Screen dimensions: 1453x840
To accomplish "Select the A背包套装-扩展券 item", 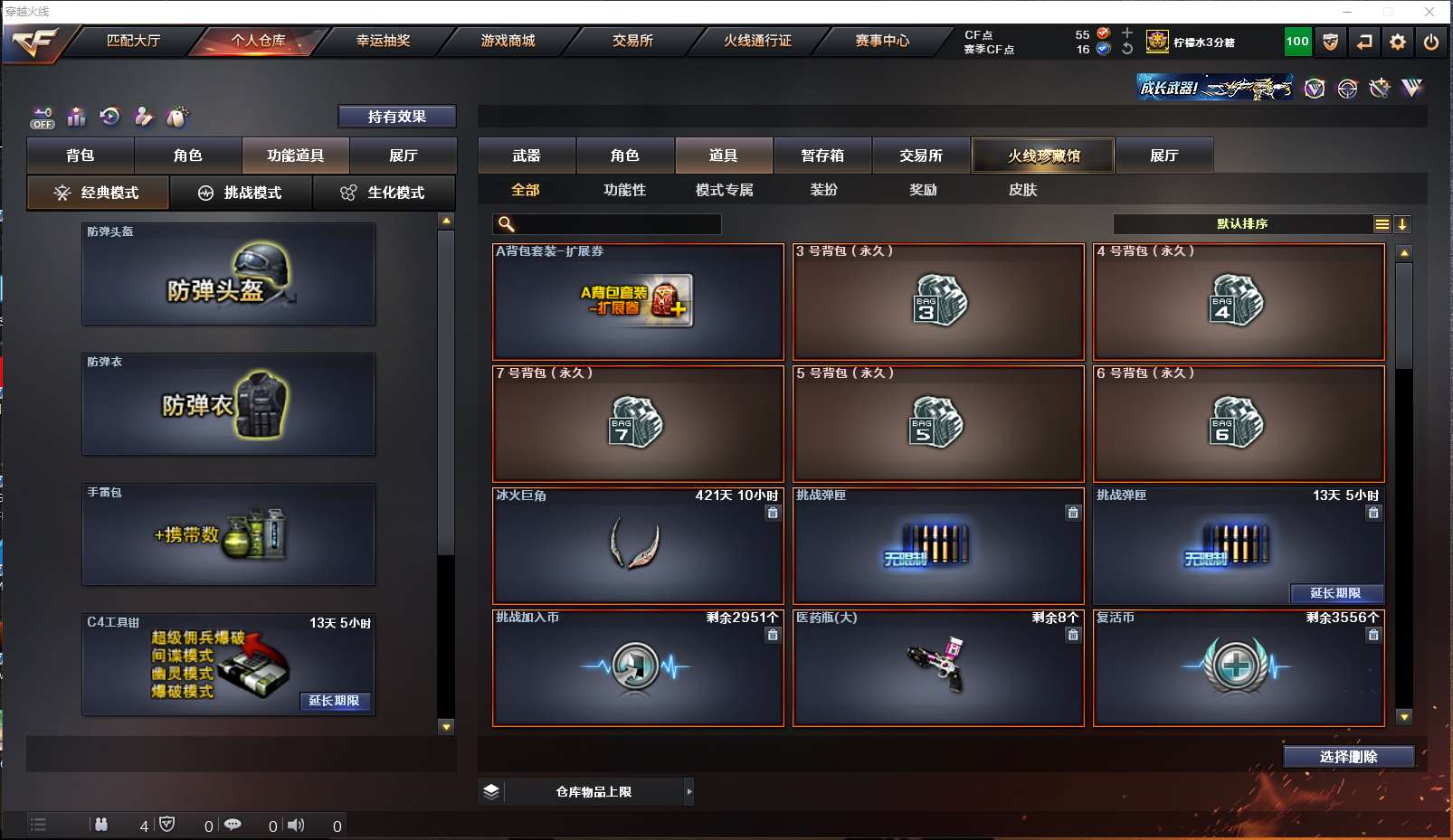I will tap(638, 302).
